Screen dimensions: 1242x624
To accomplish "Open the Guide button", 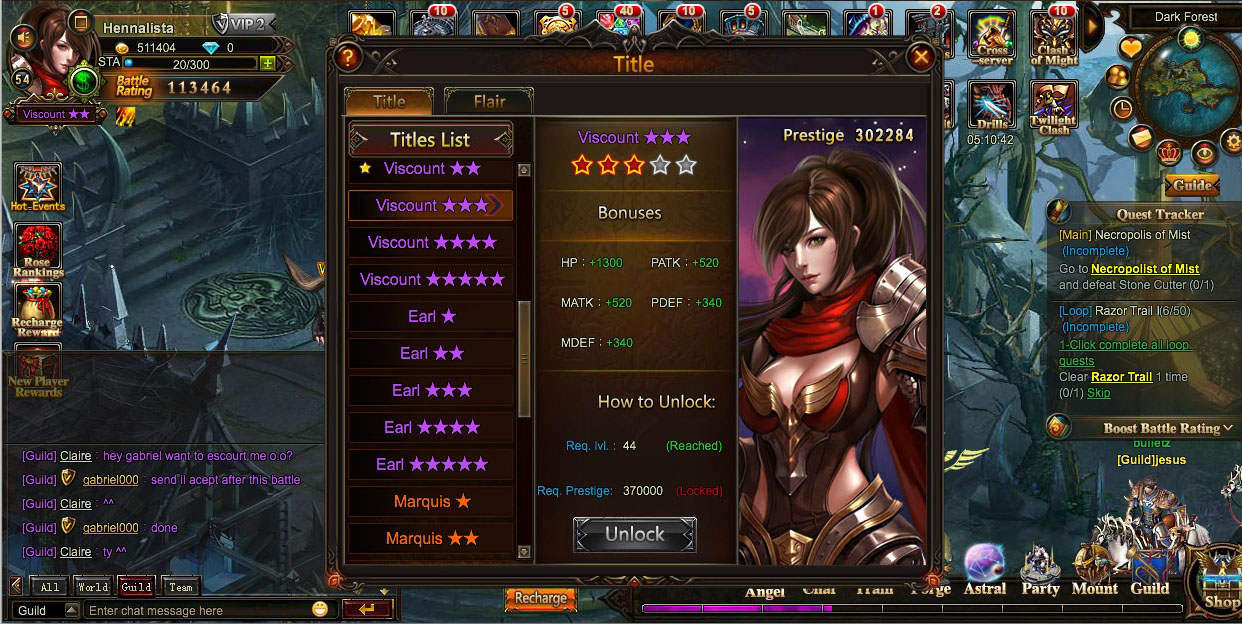I will pyautogui.click(x=1191, y=185).
